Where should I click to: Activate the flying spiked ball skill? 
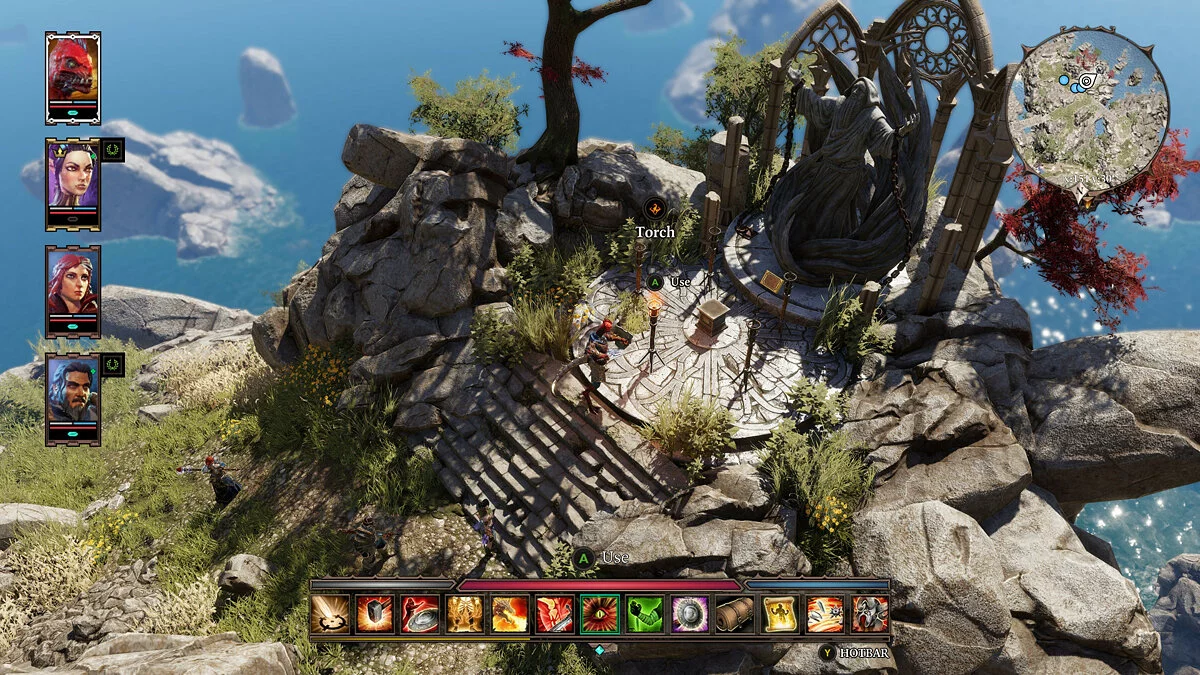[x=825, y=614]
